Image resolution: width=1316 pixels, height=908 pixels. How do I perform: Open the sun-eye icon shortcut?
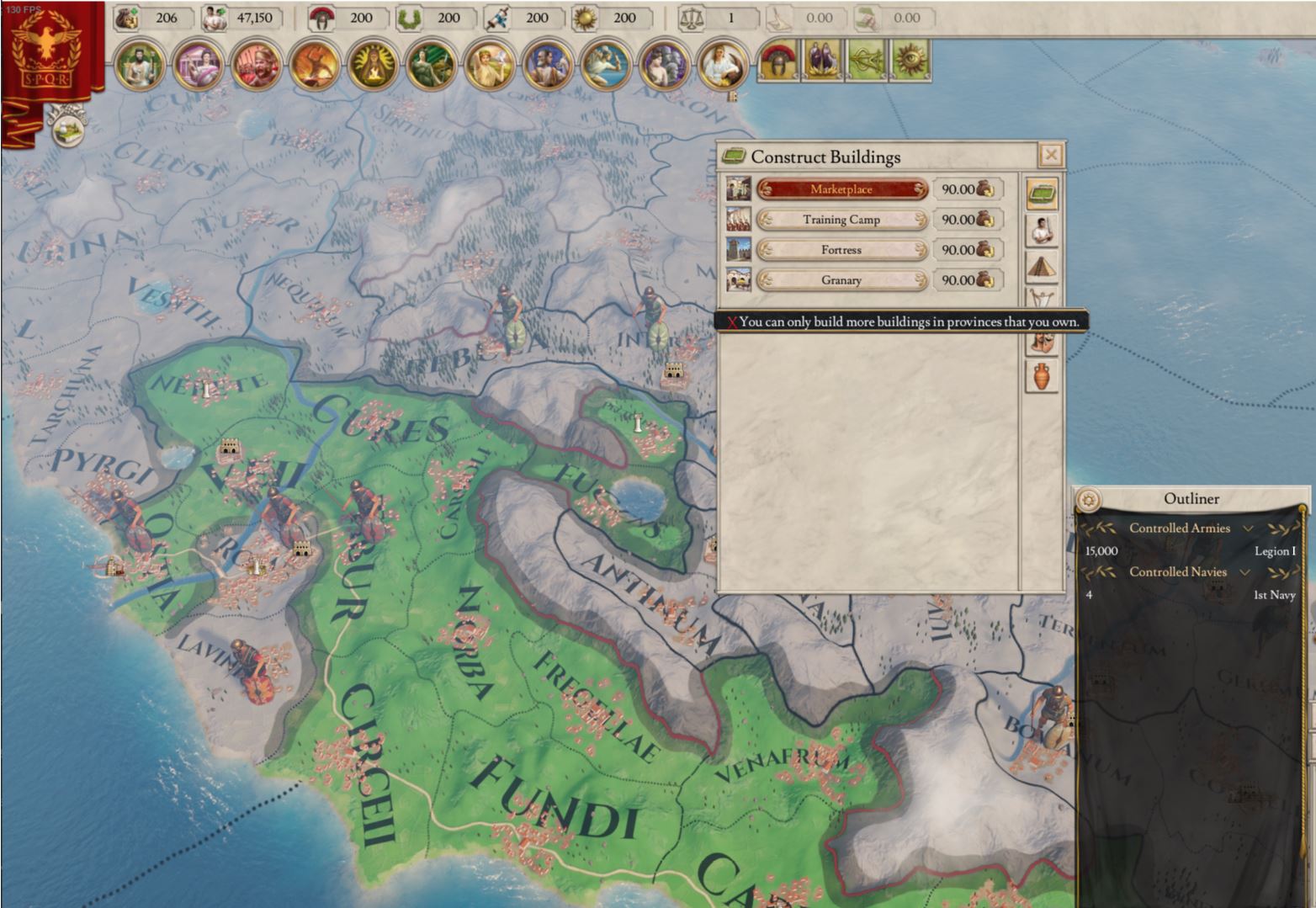pos(910,61)
